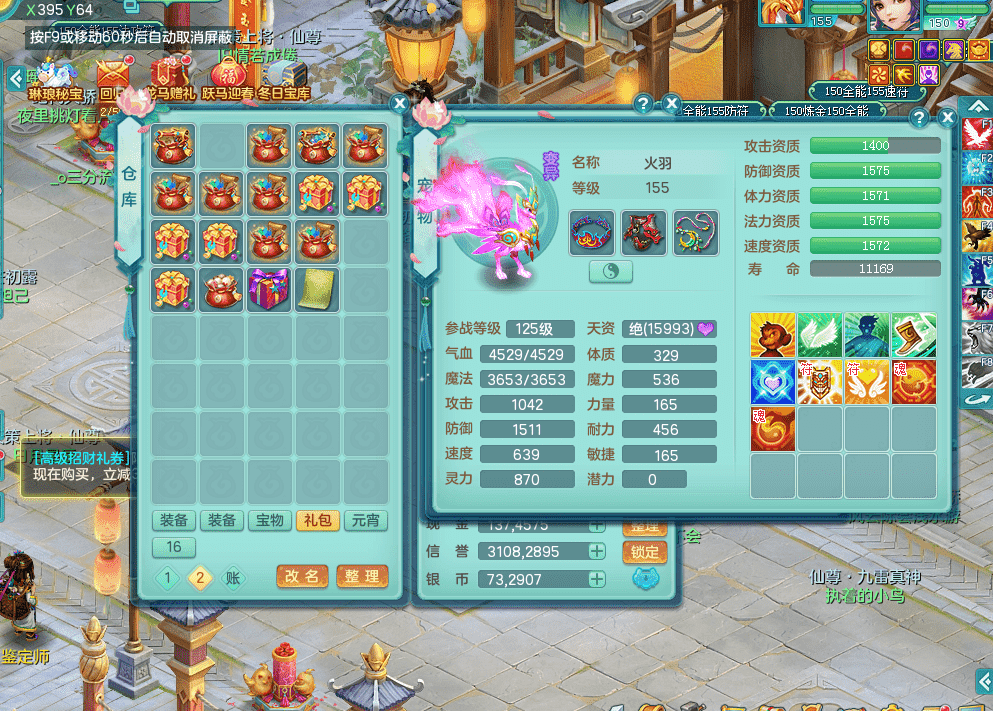993x711 pixels.
Task: Close the warehouse panel
Action: click(x=399, y=103)
